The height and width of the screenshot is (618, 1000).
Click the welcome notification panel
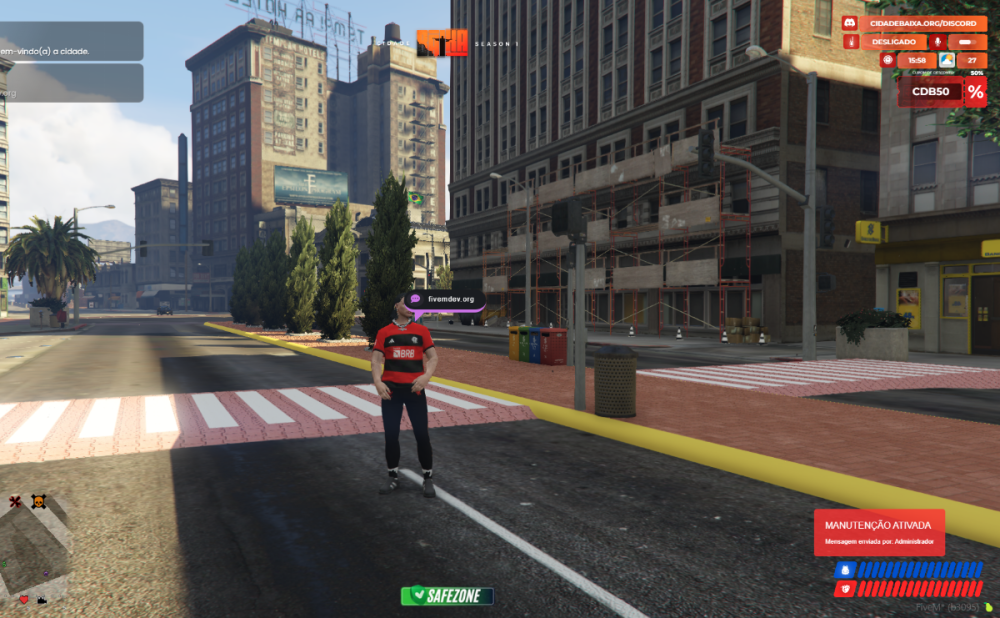tap(70, 42)
